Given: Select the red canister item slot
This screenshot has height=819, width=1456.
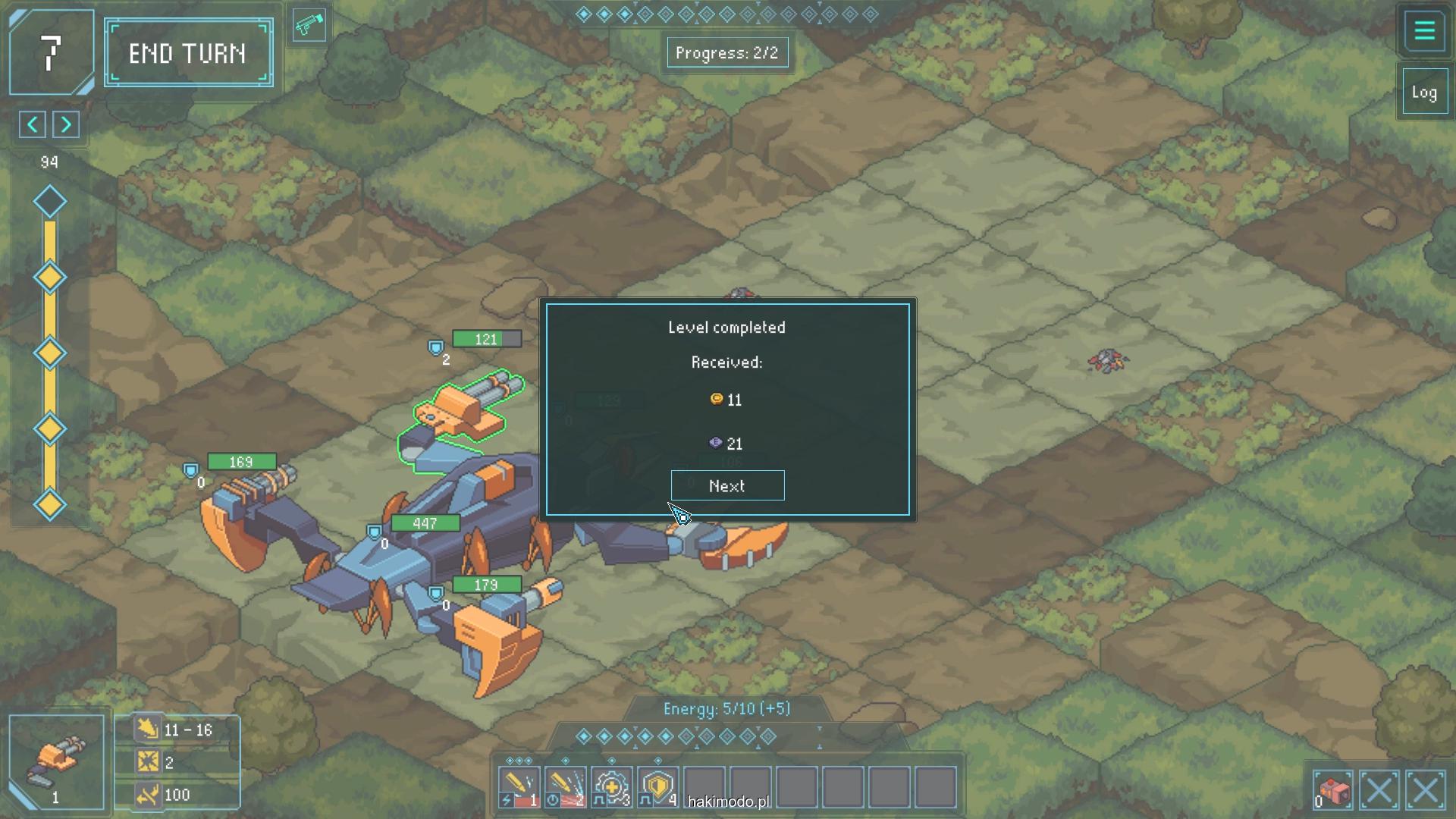Looking at the screenshot, I should tap(1332, 790).
